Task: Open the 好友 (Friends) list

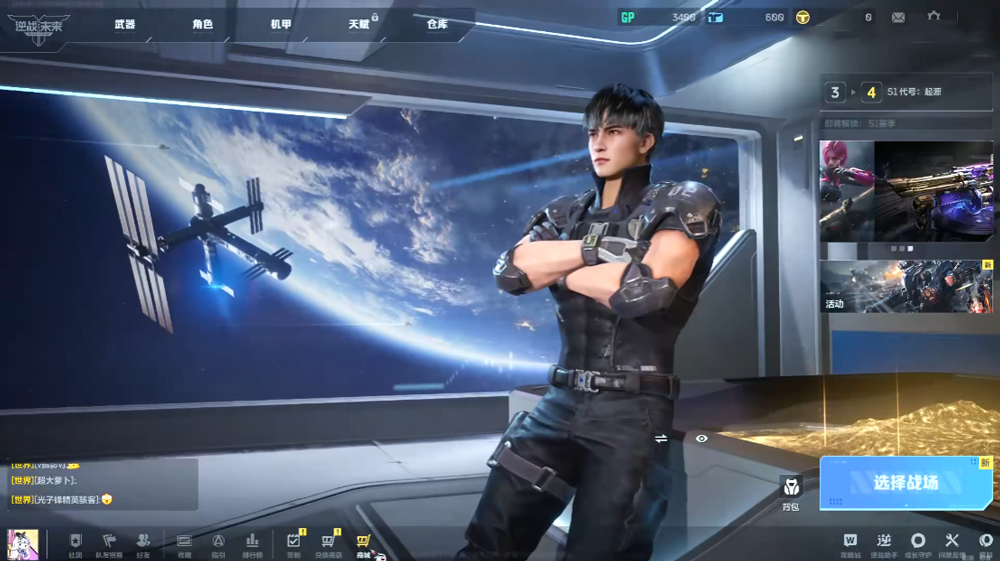Action: coord(143,544)
